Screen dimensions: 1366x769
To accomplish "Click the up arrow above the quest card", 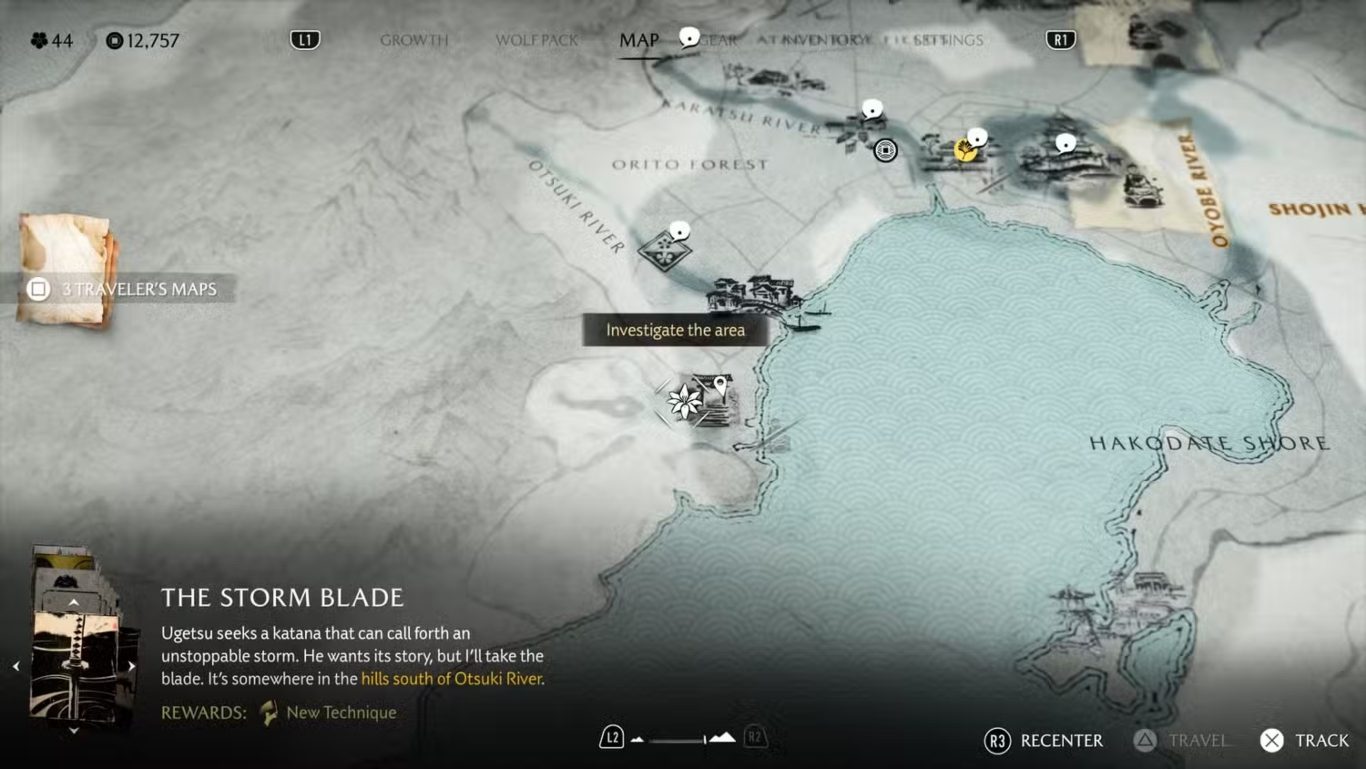I will (73, 603).
